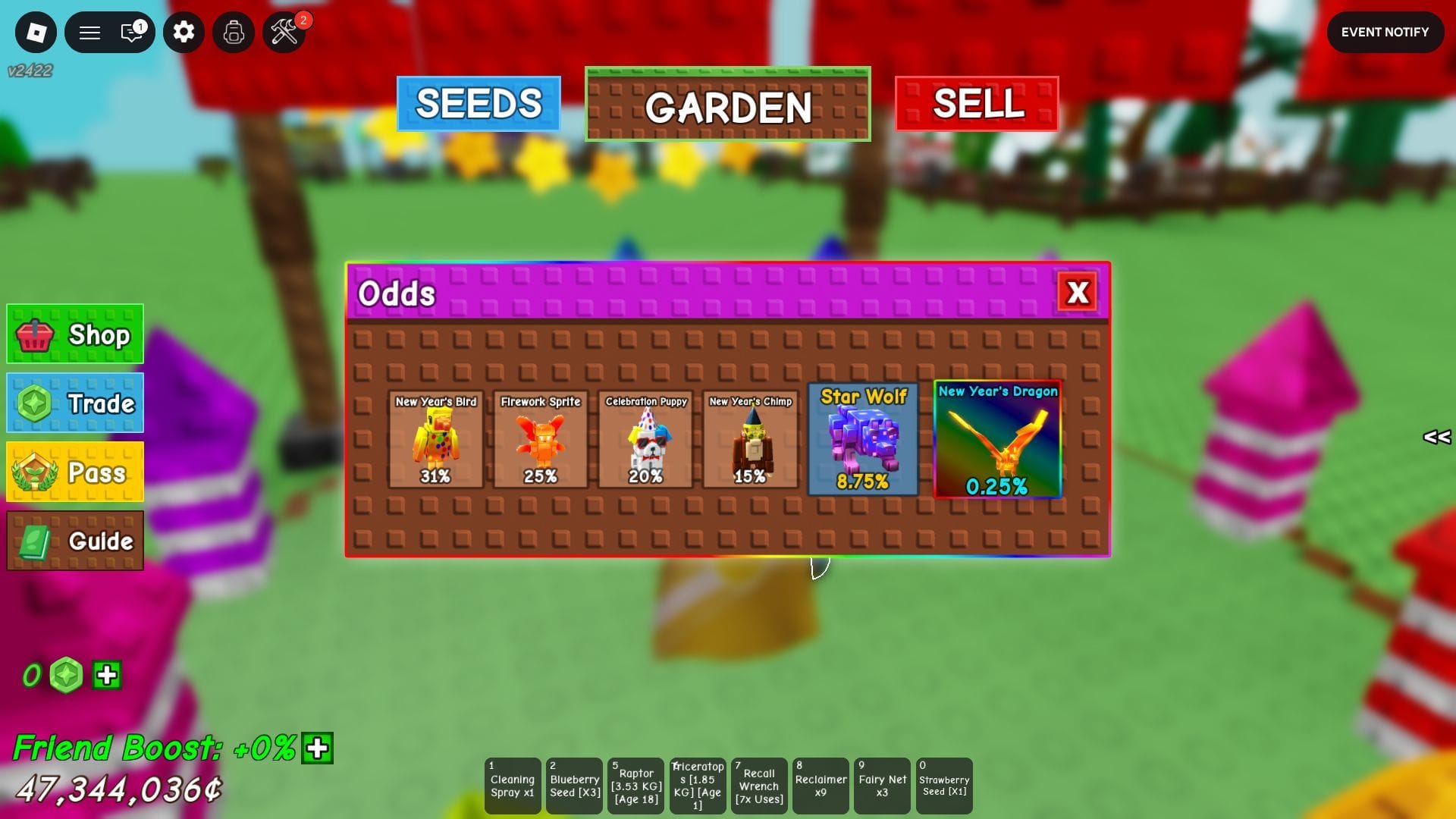Select the Cleaning Spray hotbar slot
This screenshot has width=1456, height=819.
coord(513,785)
